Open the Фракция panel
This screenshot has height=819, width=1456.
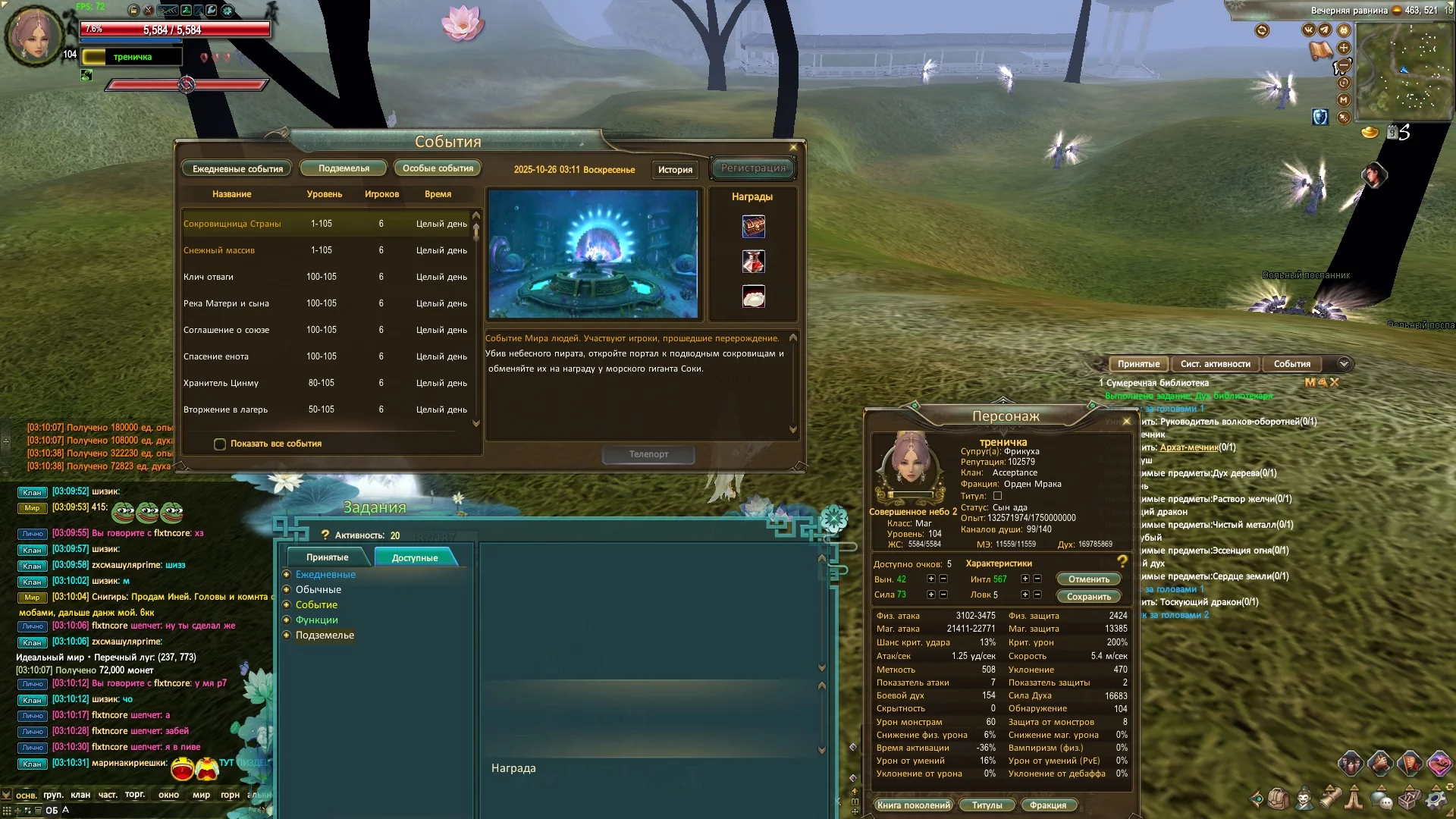(1048, 805)
